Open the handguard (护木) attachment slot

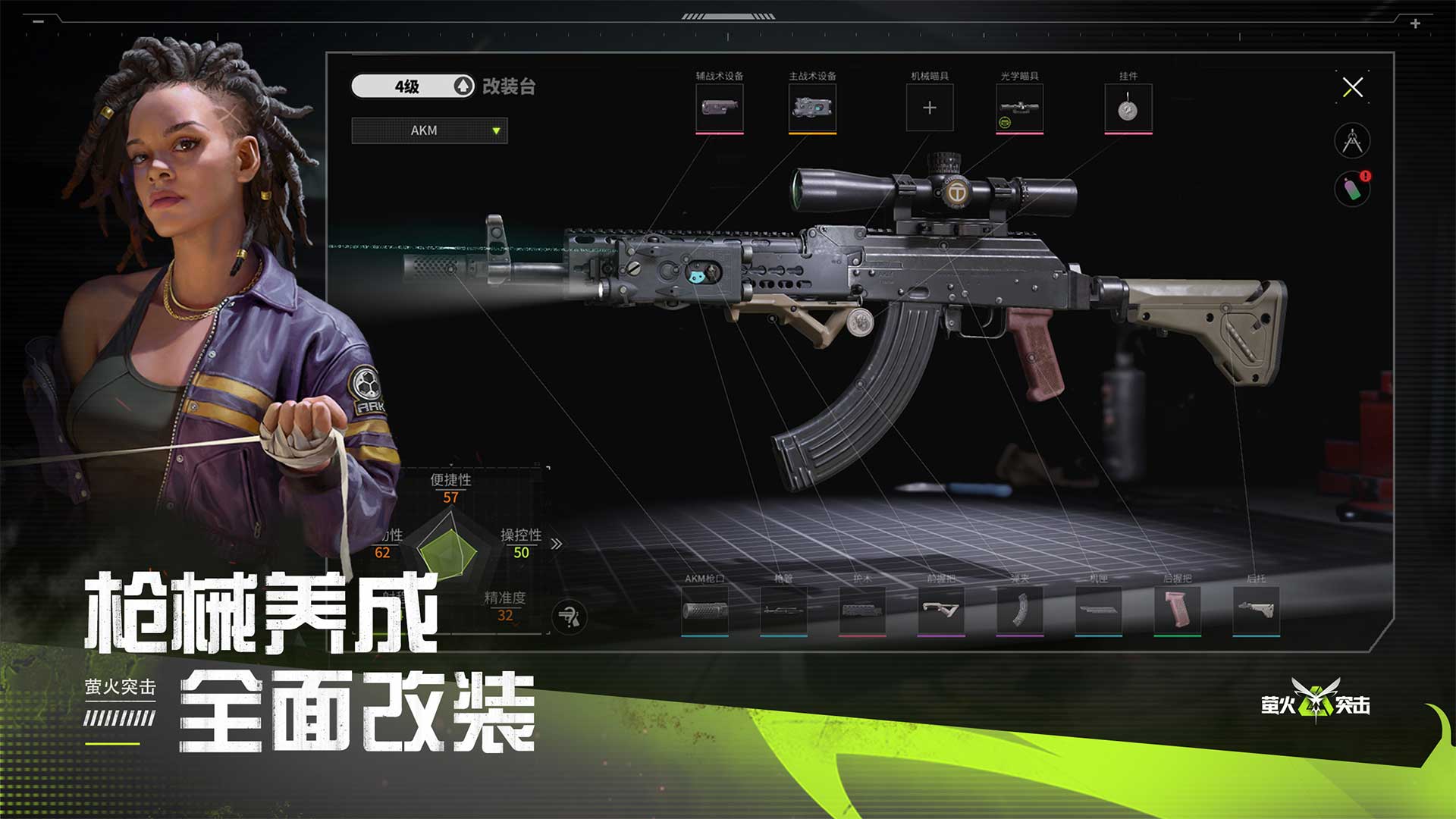click(x=862, y=610)
